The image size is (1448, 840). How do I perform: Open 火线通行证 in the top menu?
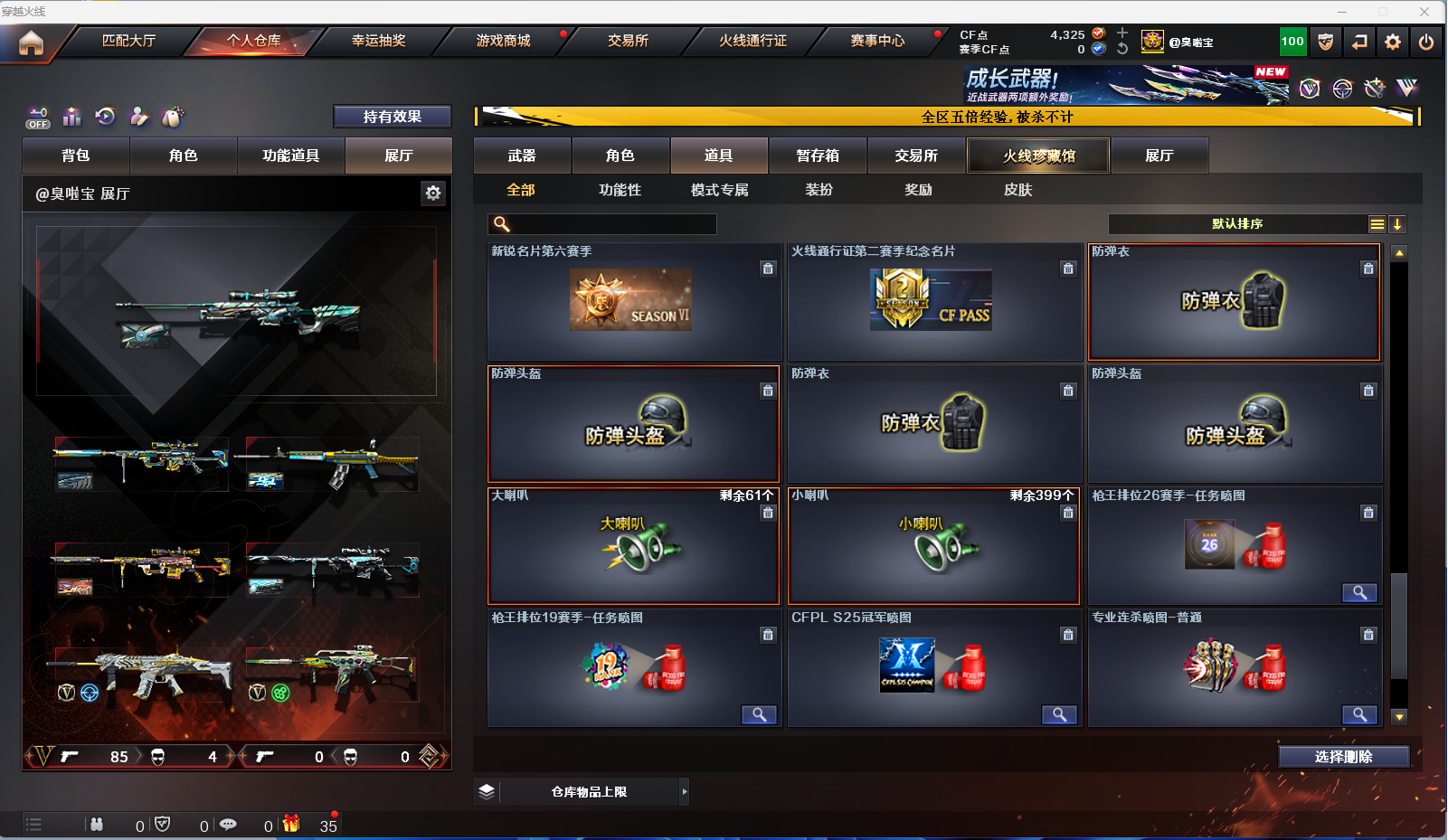tap(752, 41)
